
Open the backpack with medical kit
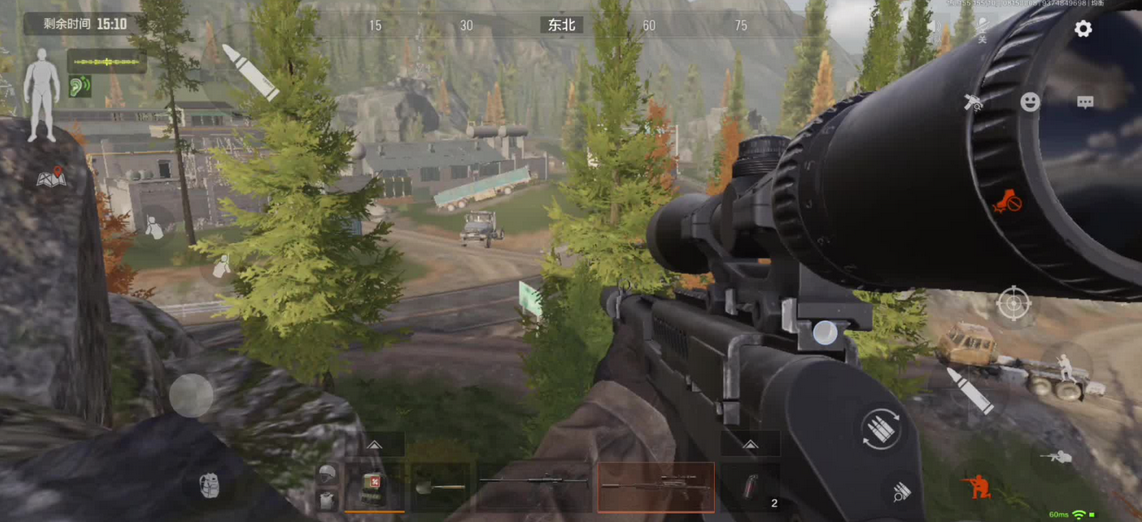click(x=373, y=487)
